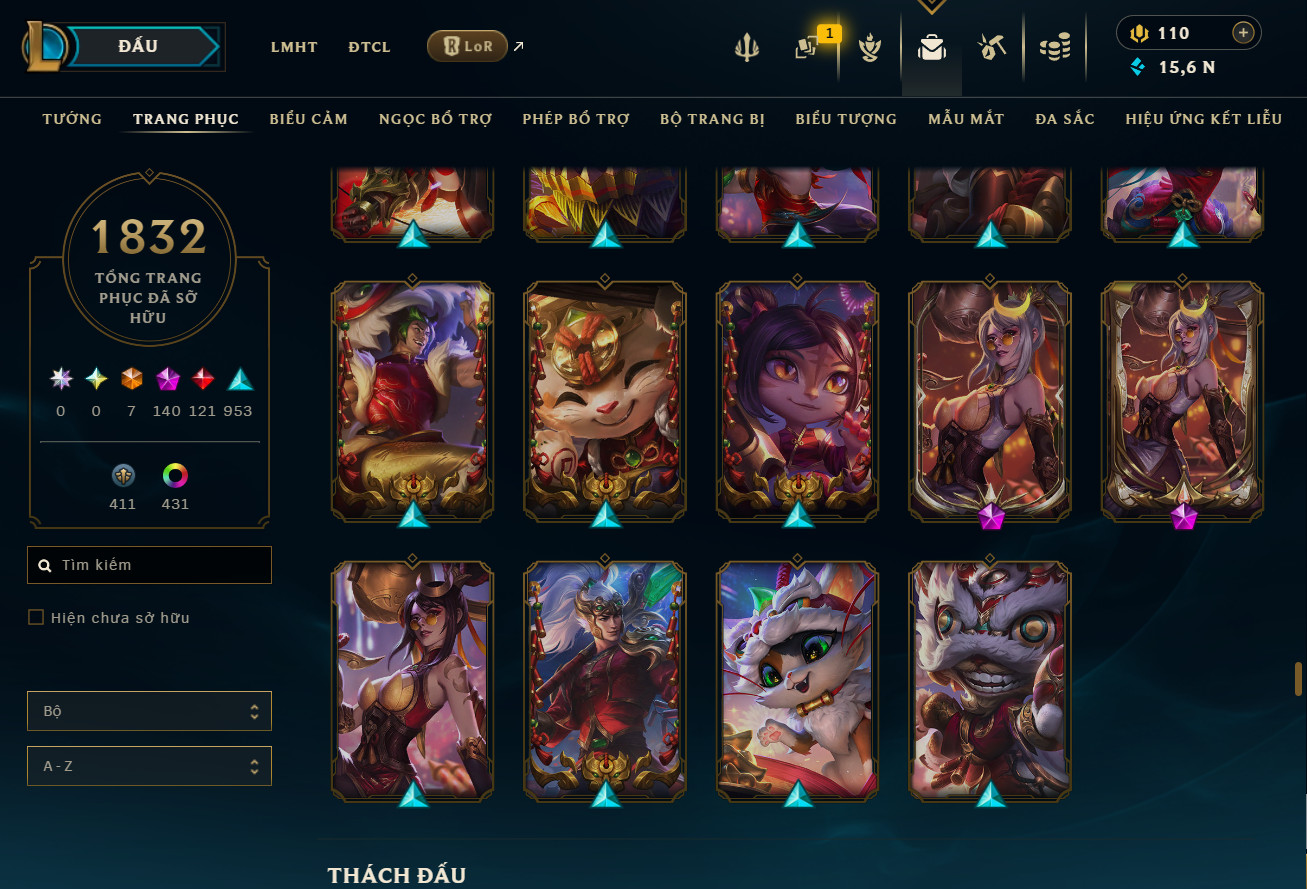This screenshot has height=889, width=1307.
Task: Toggle the Hiện chưa sở hữu checkbox
Action: 36,618
